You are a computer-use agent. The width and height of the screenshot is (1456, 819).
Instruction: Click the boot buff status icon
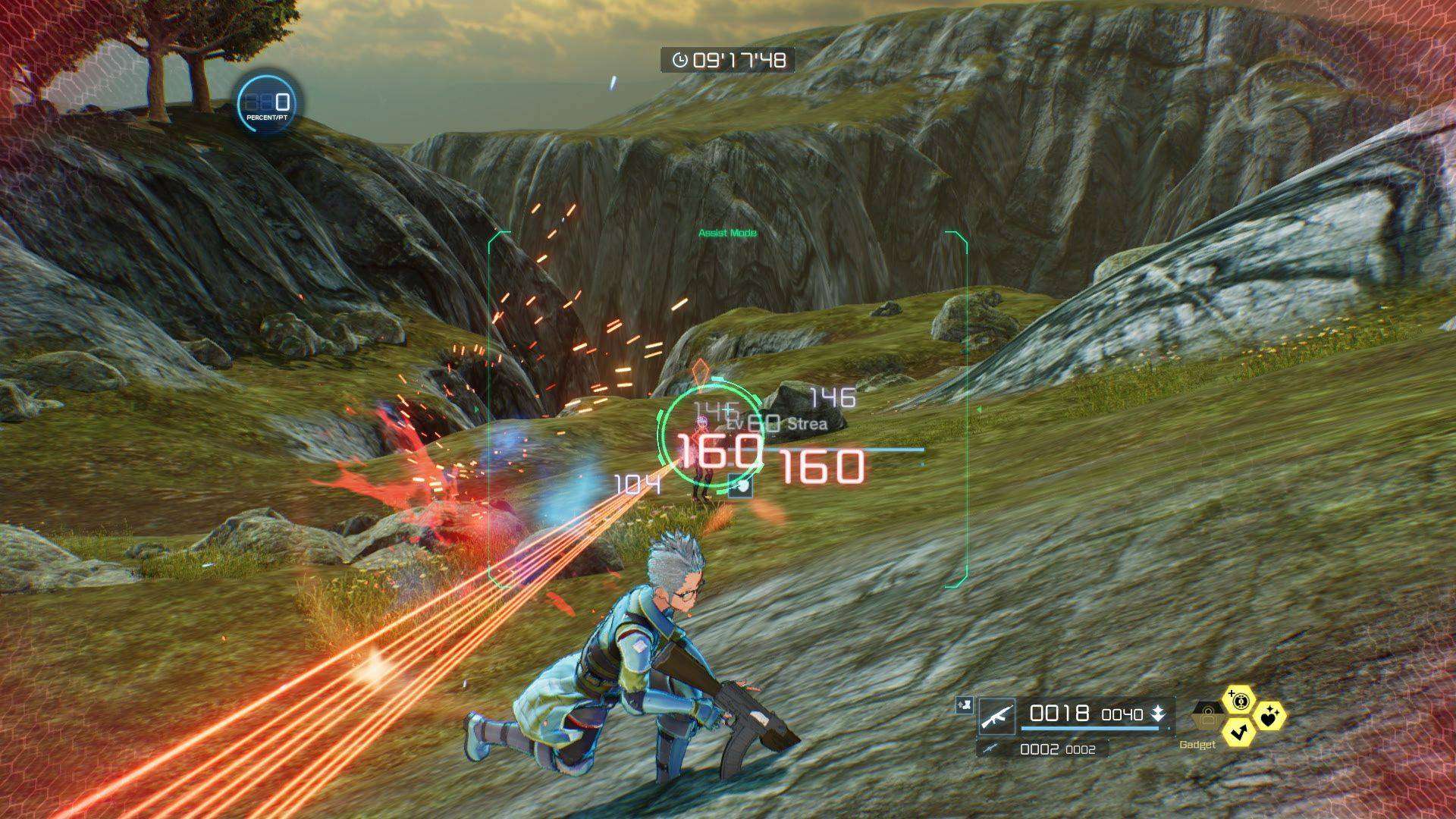point(964,705)
